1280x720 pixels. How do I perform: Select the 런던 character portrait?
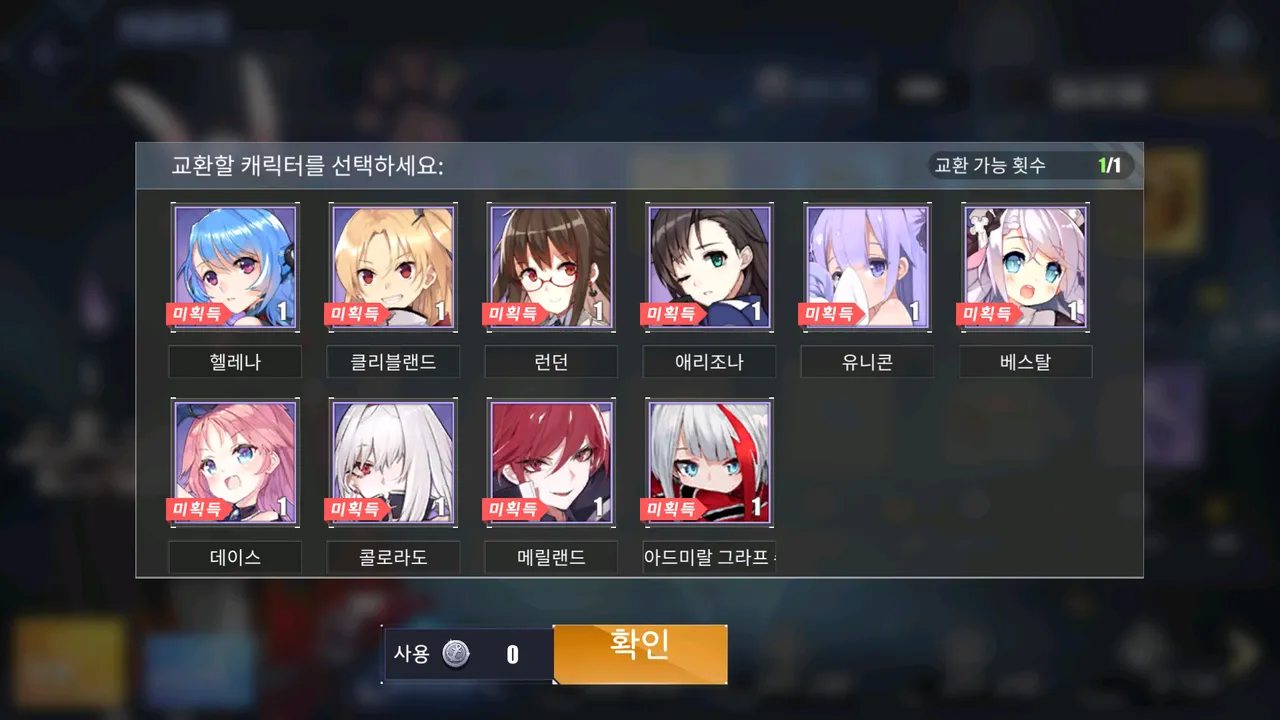coord(551,265)
